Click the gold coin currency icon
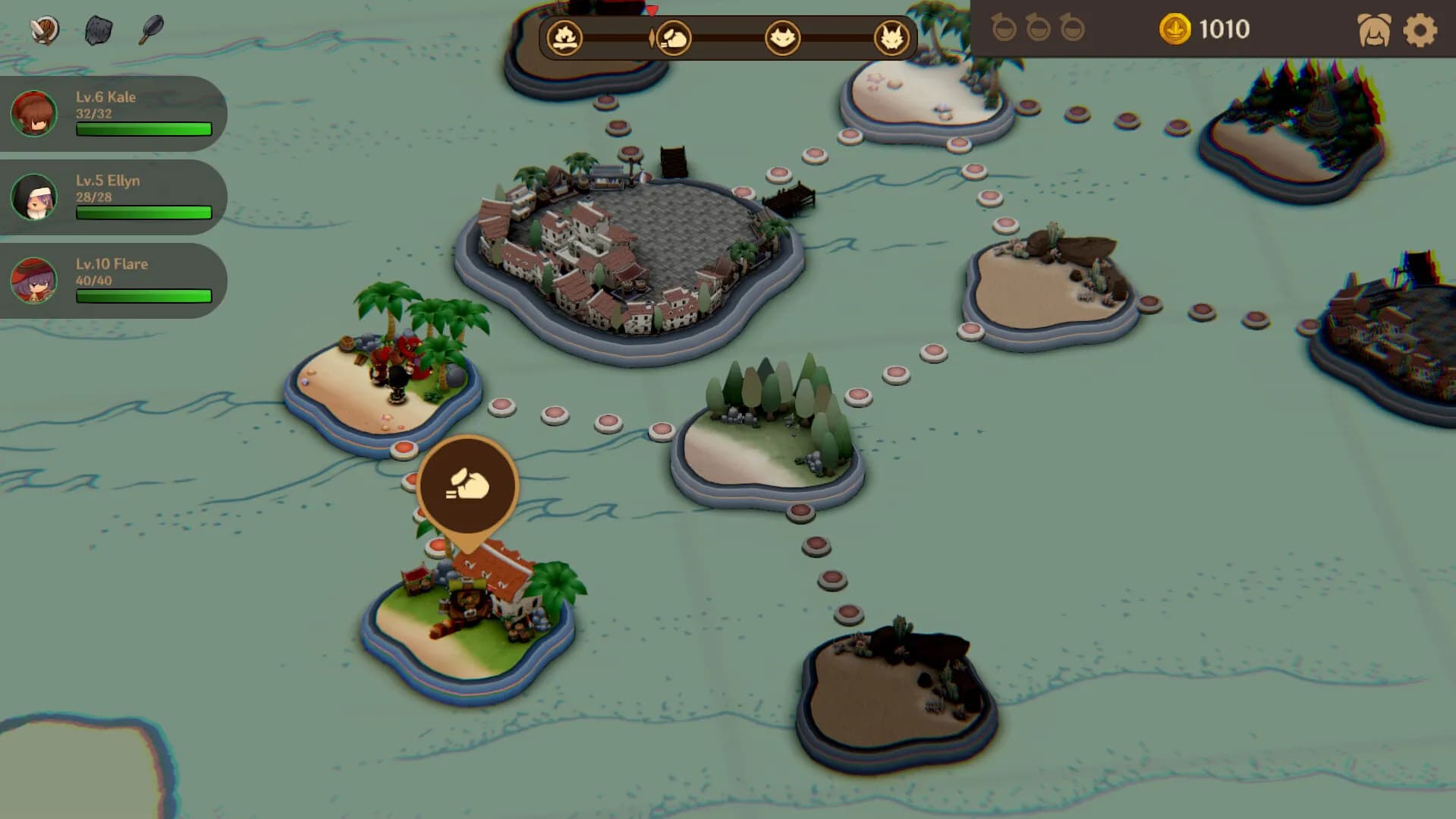The width and height of the screenshot is (1456, 819). coord(1175,30)
